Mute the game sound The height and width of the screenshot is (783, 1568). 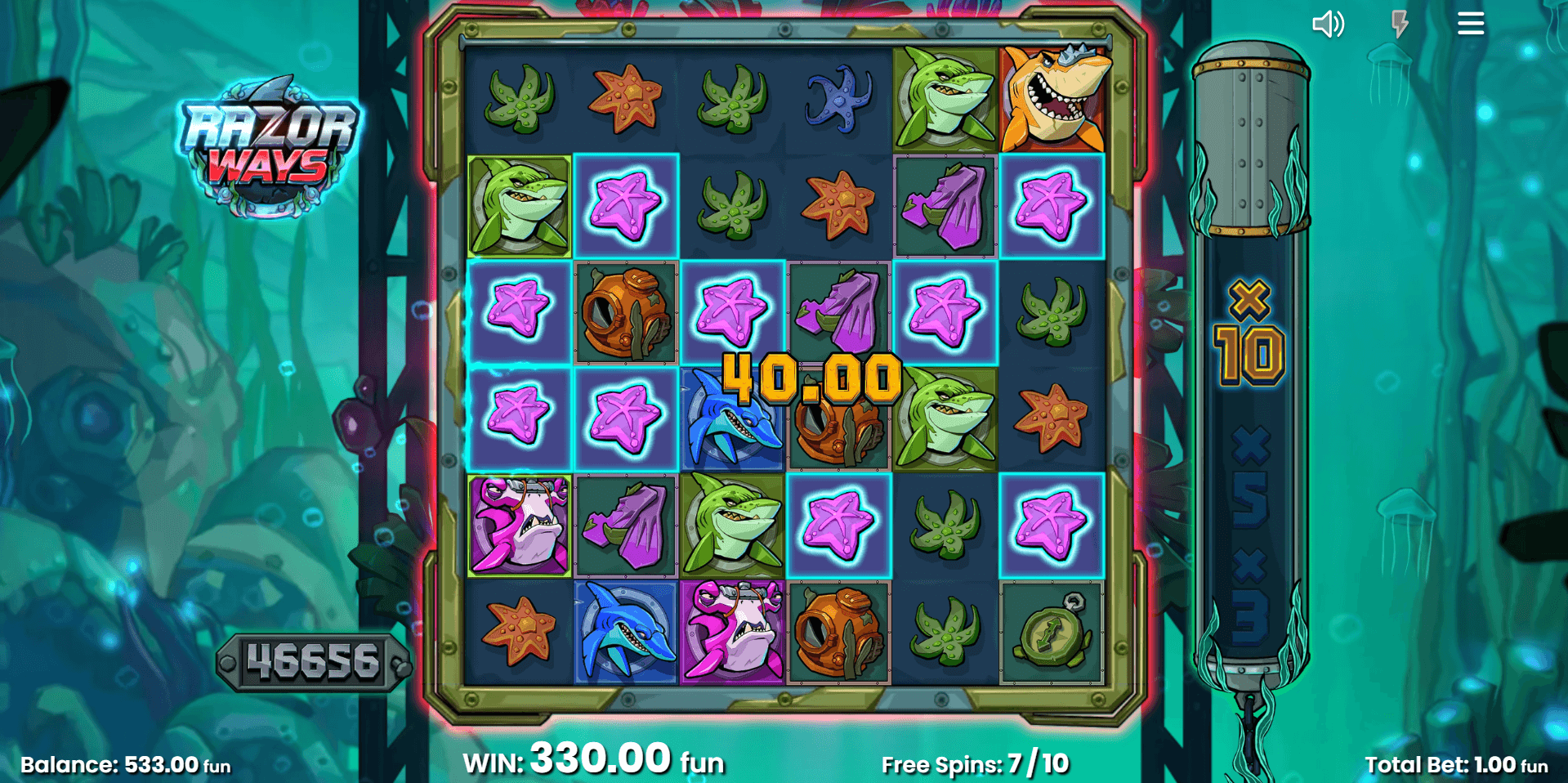(x=1328, y=25)
